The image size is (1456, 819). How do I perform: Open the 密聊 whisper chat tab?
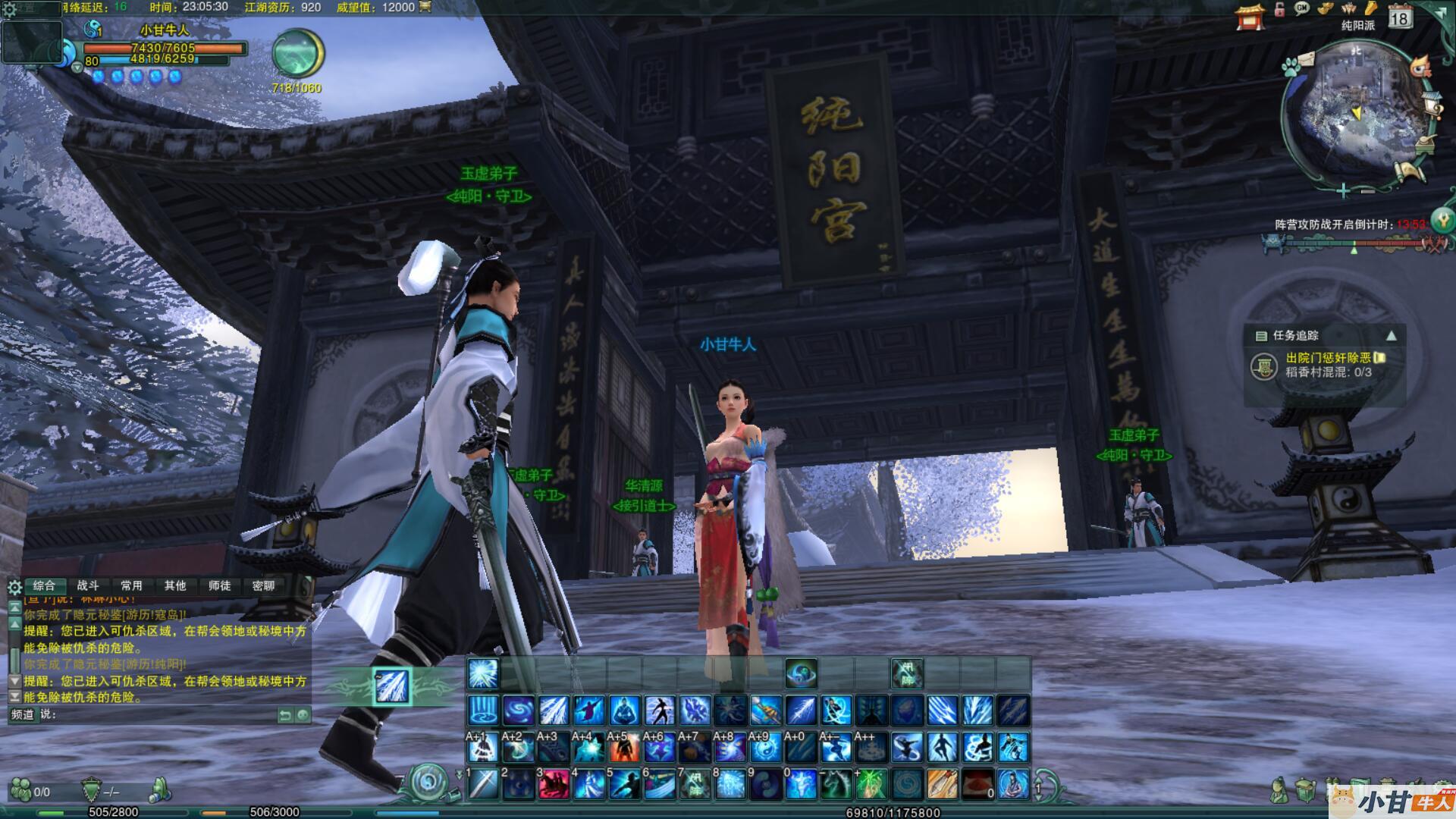coord(263,585)
